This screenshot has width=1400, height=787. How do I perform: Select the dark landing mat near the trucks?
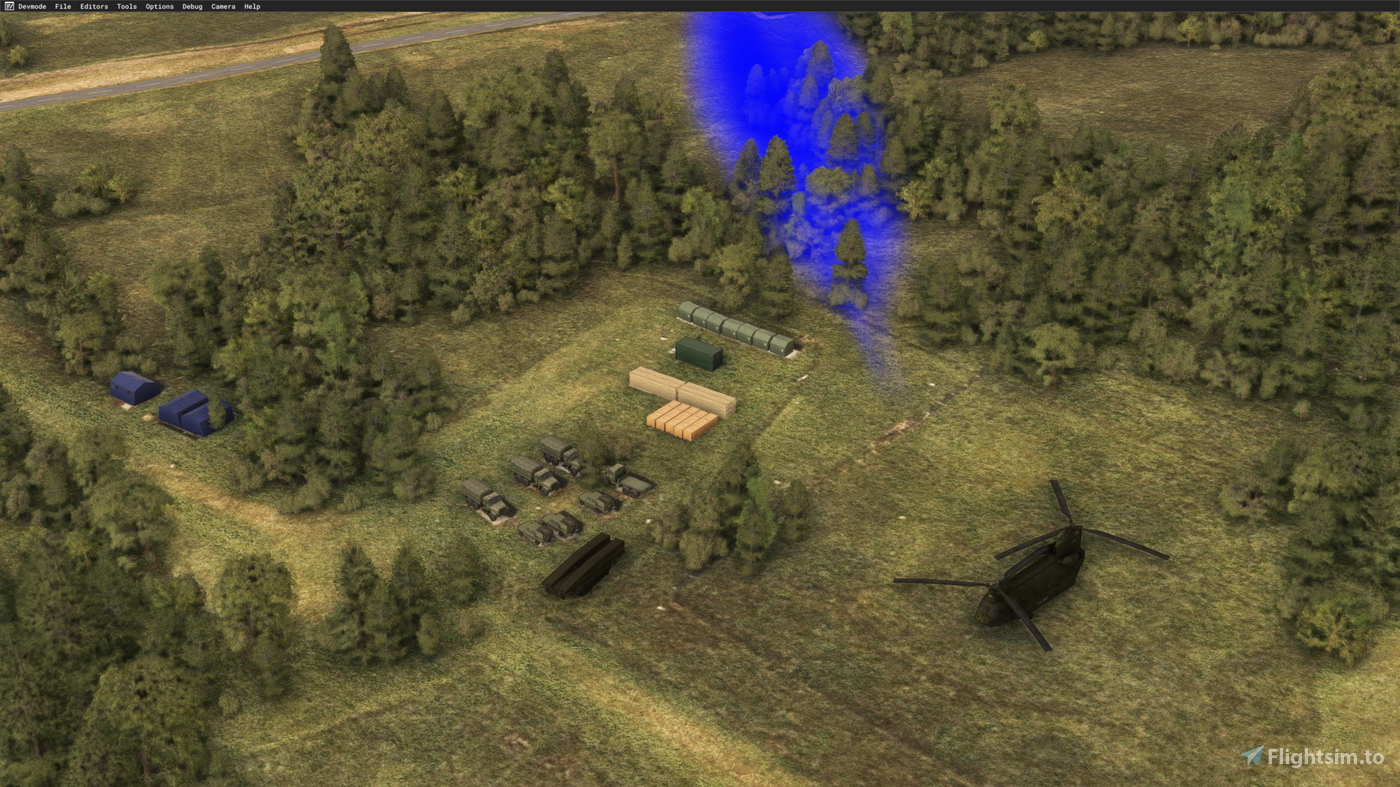coord(585,565)
